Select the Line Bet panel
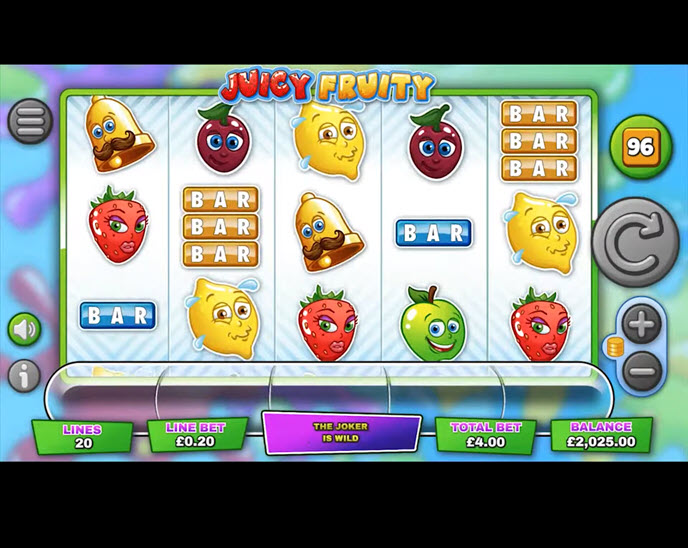688x548 pixels. point(198,434)
